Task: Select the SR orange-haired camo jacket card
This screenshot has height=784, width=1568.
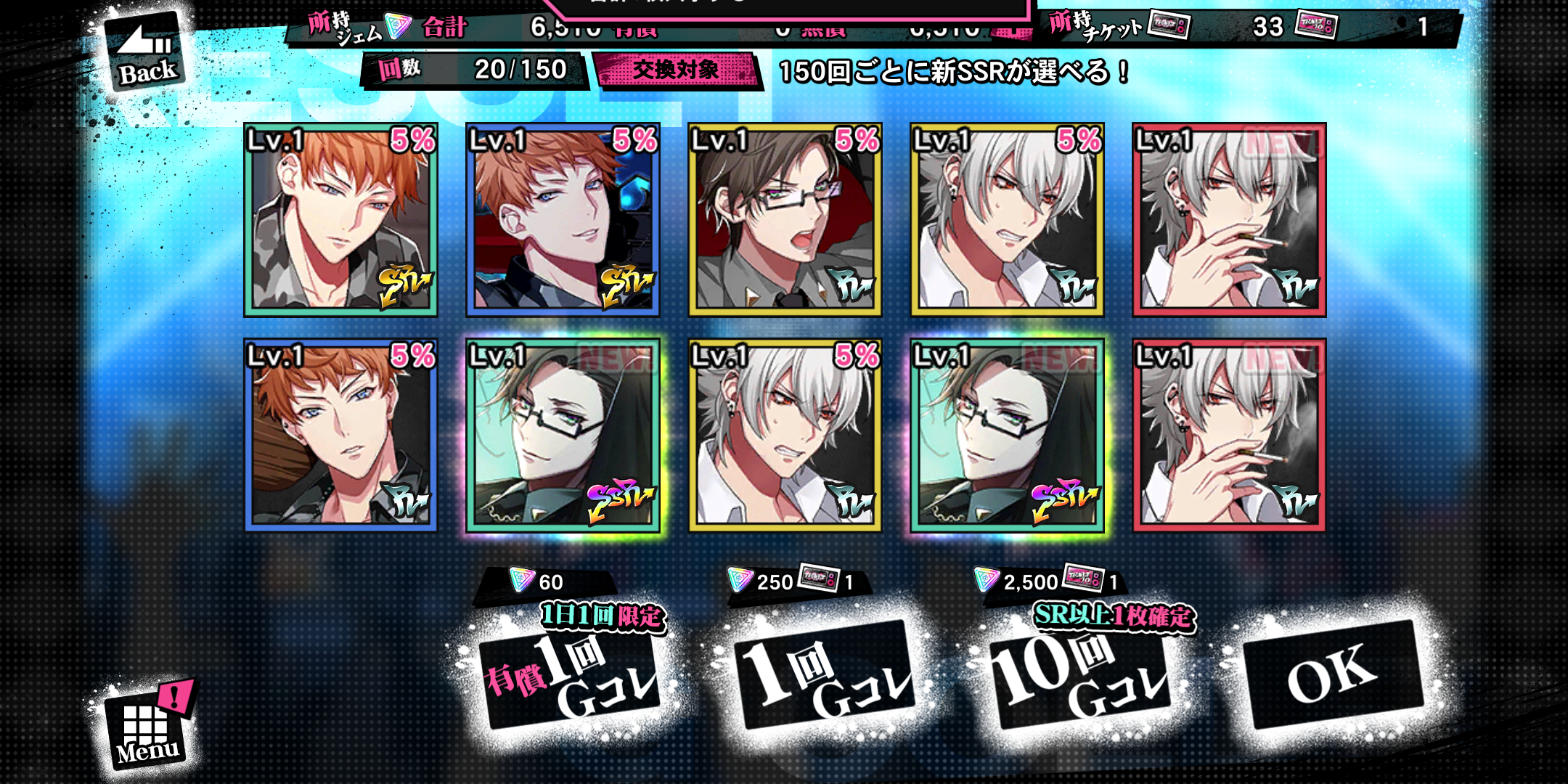Action: [x=340, y=220]
